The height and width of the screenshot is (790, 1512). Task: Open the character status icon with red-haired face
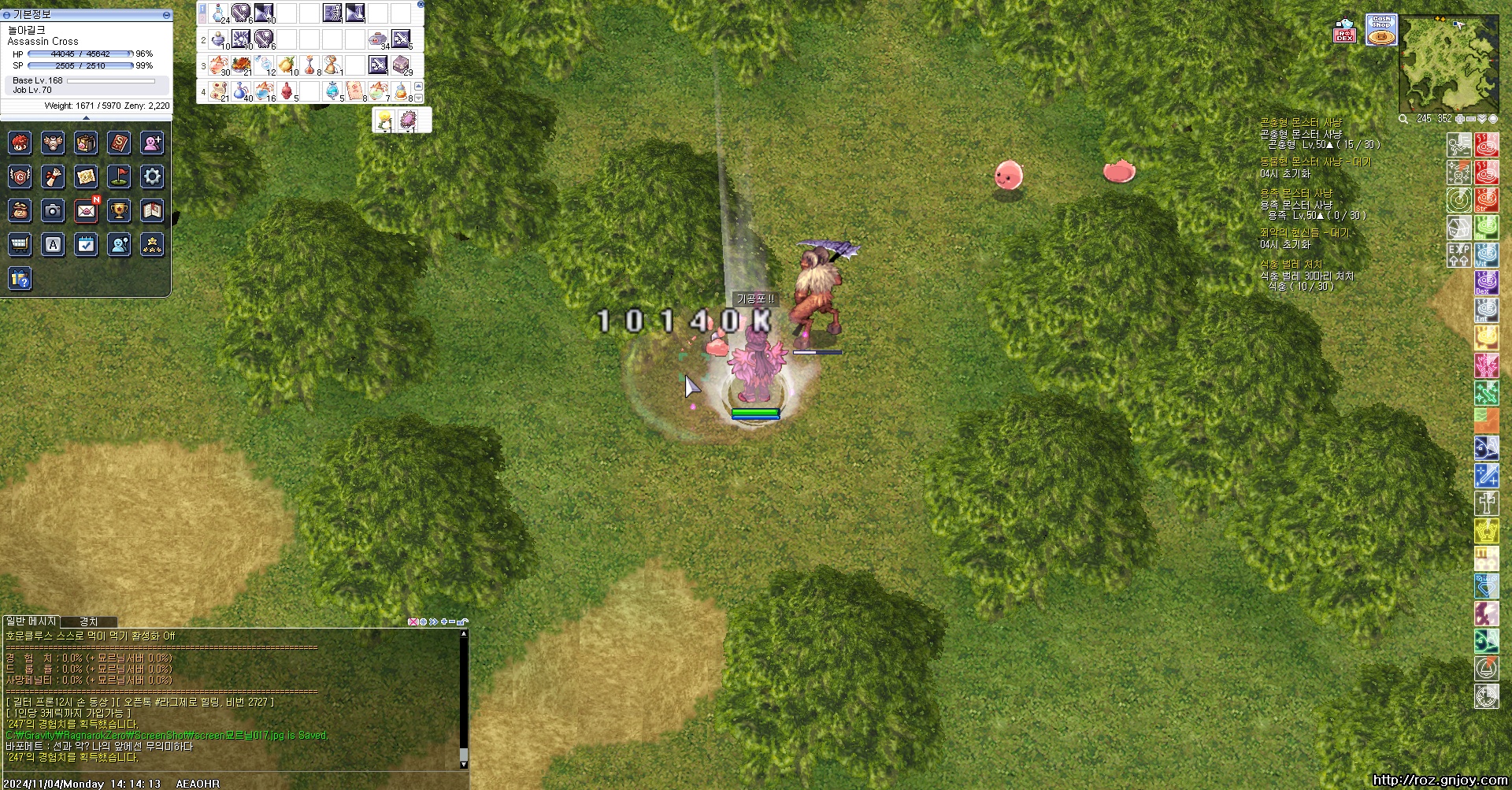[x=20, y=143]
